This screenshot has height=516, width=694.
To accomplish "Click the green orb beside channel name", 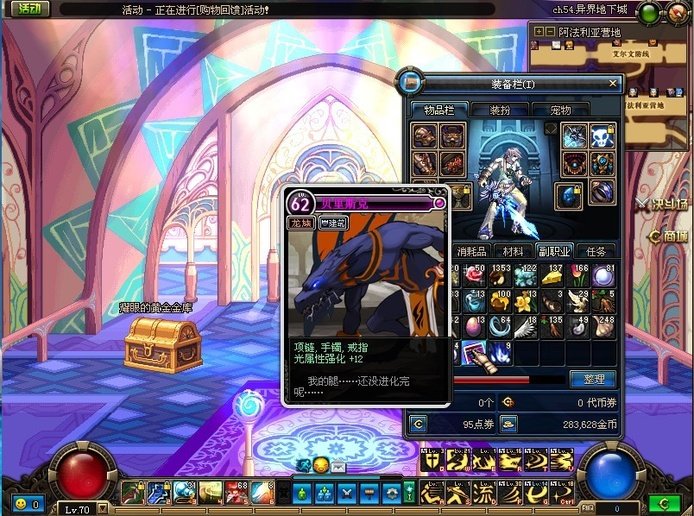I will pos(649,12).
